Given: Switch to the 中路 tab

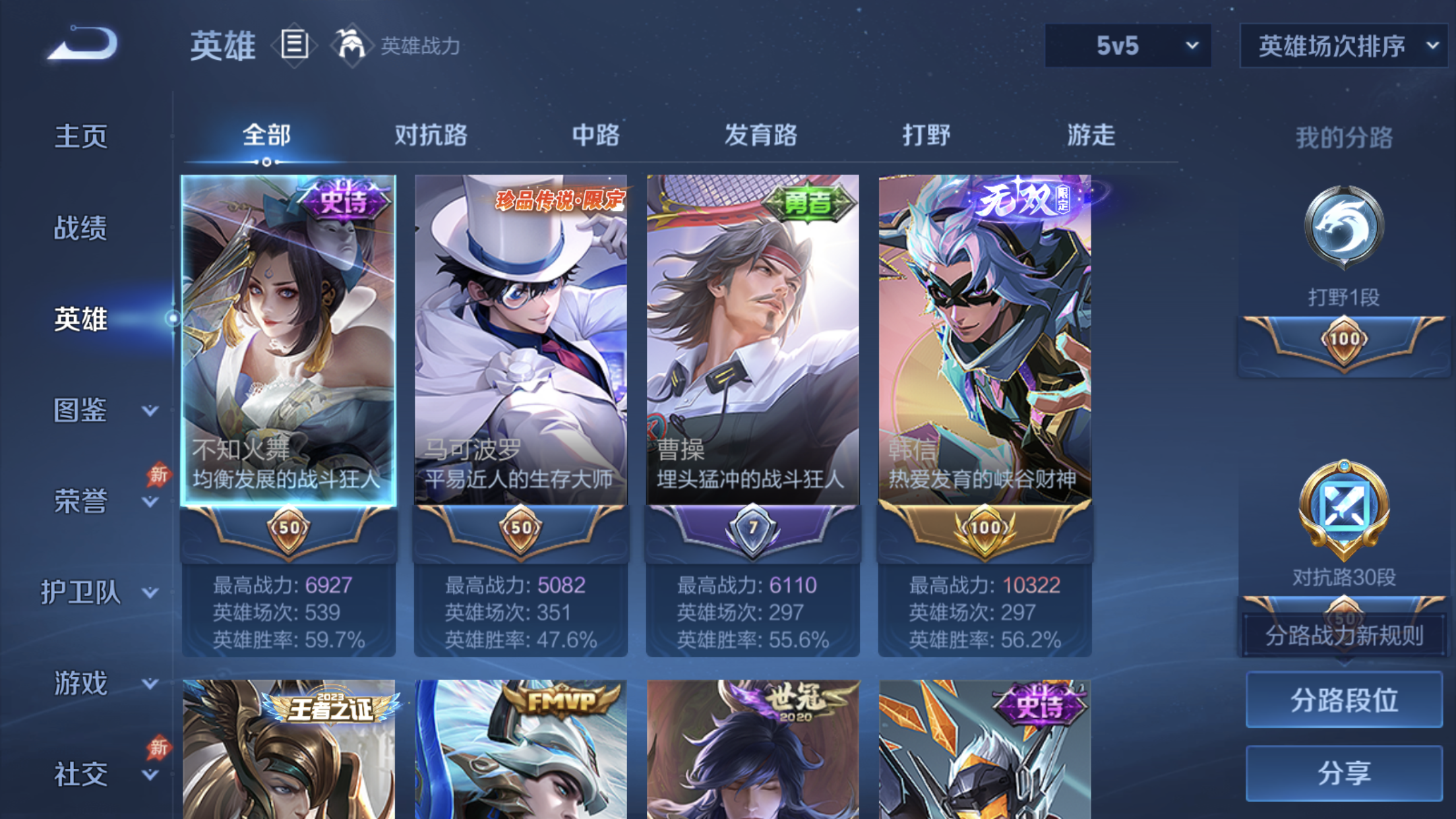Looking at the screenshot, I should 595,135.
